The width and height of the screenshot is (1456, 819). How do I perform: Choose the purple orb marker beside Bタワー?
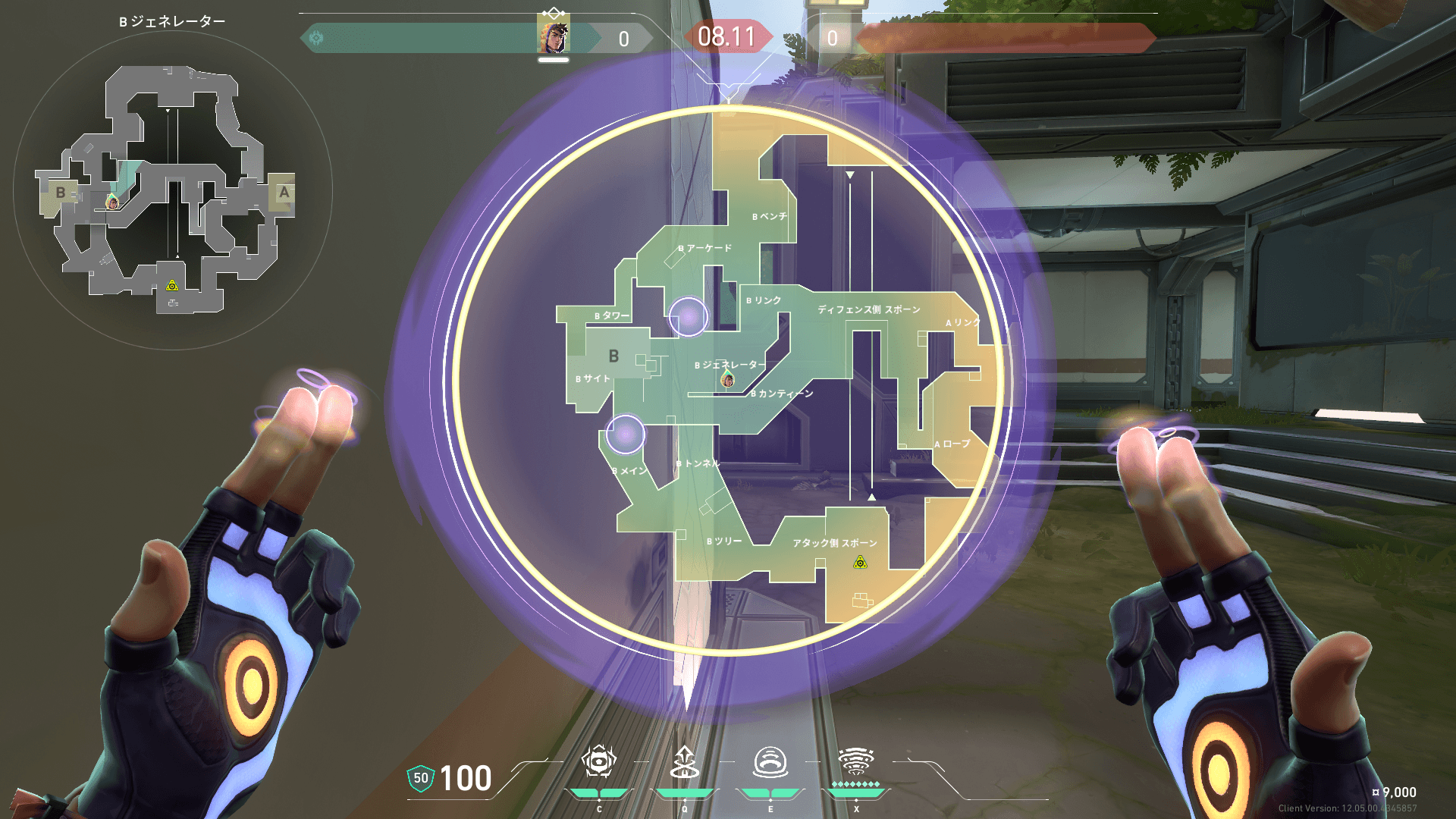pyautogui.click(x=689, y=316)
